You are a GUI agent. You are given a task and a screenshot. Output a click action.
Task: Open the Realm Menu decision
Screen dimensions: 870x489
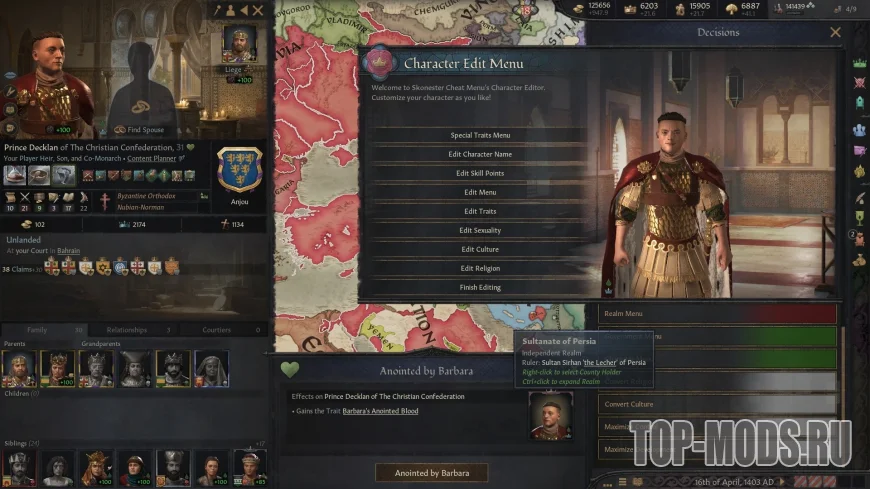tap(717, 313)
